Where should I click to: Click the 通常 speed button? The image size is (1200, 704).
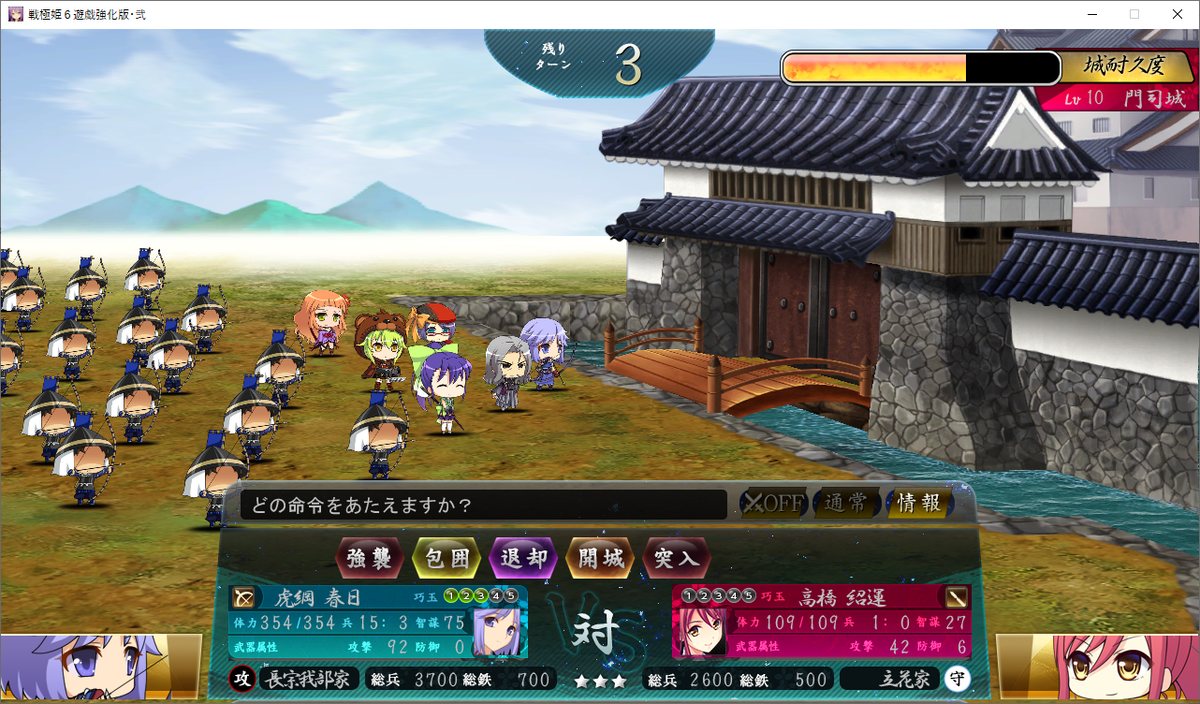coord(846,503)
